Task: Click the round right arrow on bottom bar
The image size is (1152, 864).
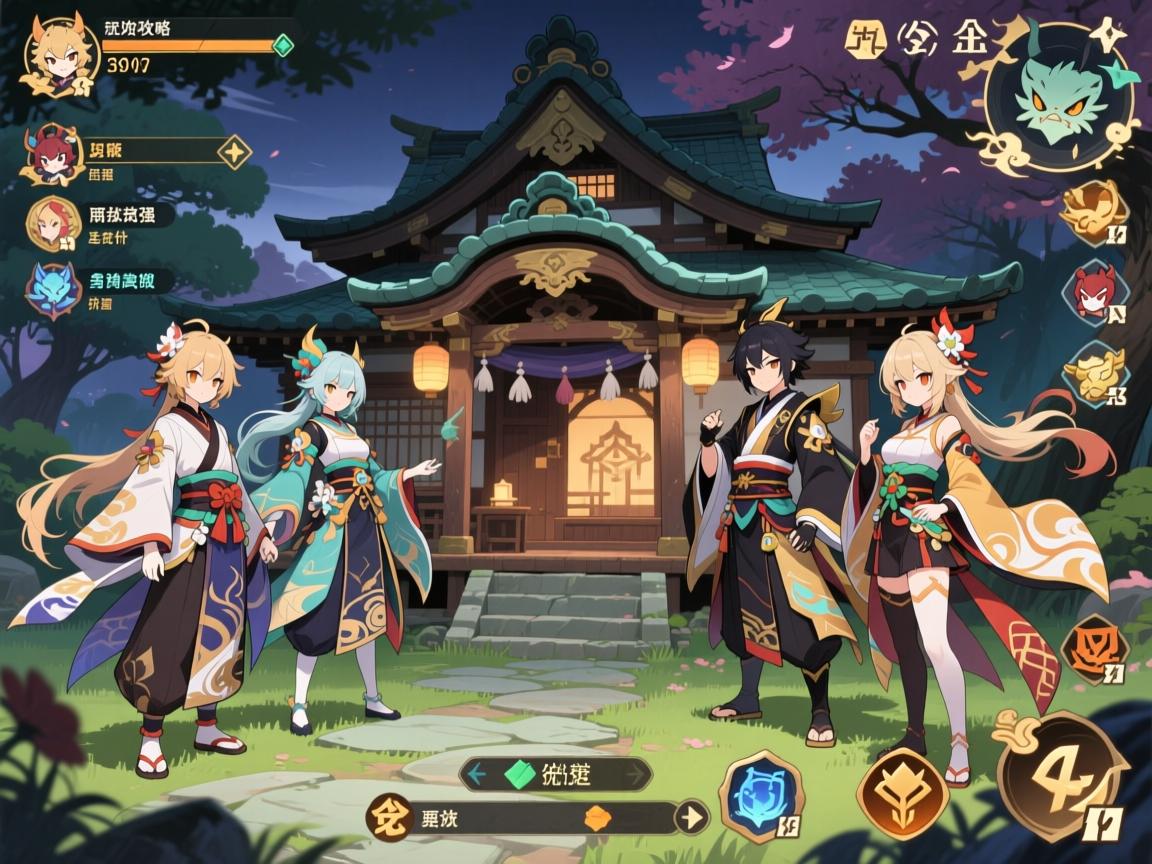Action: coord(690,817)
